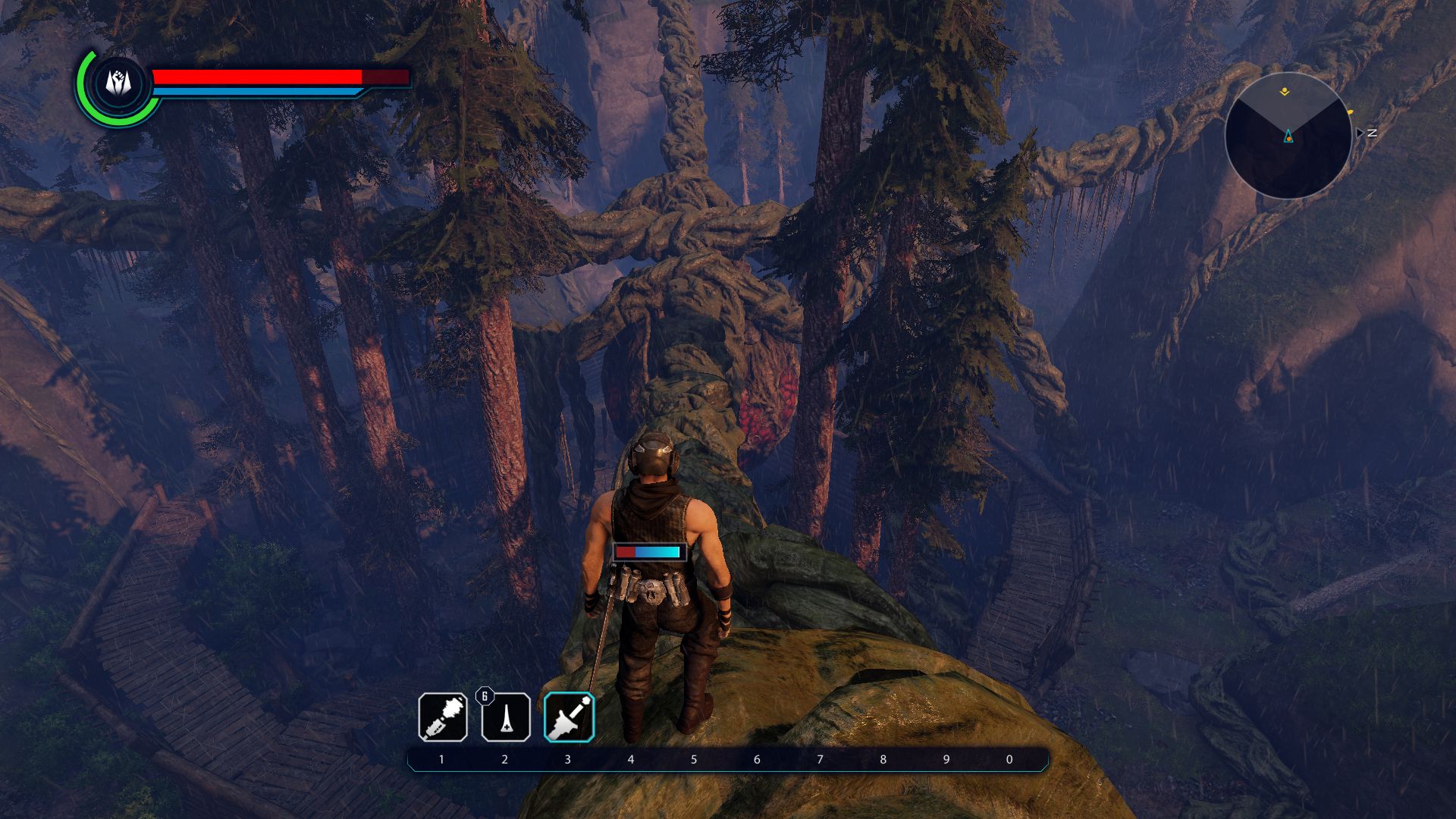Screen dimensions: 1456x819
Task: Click the circular minimap
Action: (x=1288, y=136)
